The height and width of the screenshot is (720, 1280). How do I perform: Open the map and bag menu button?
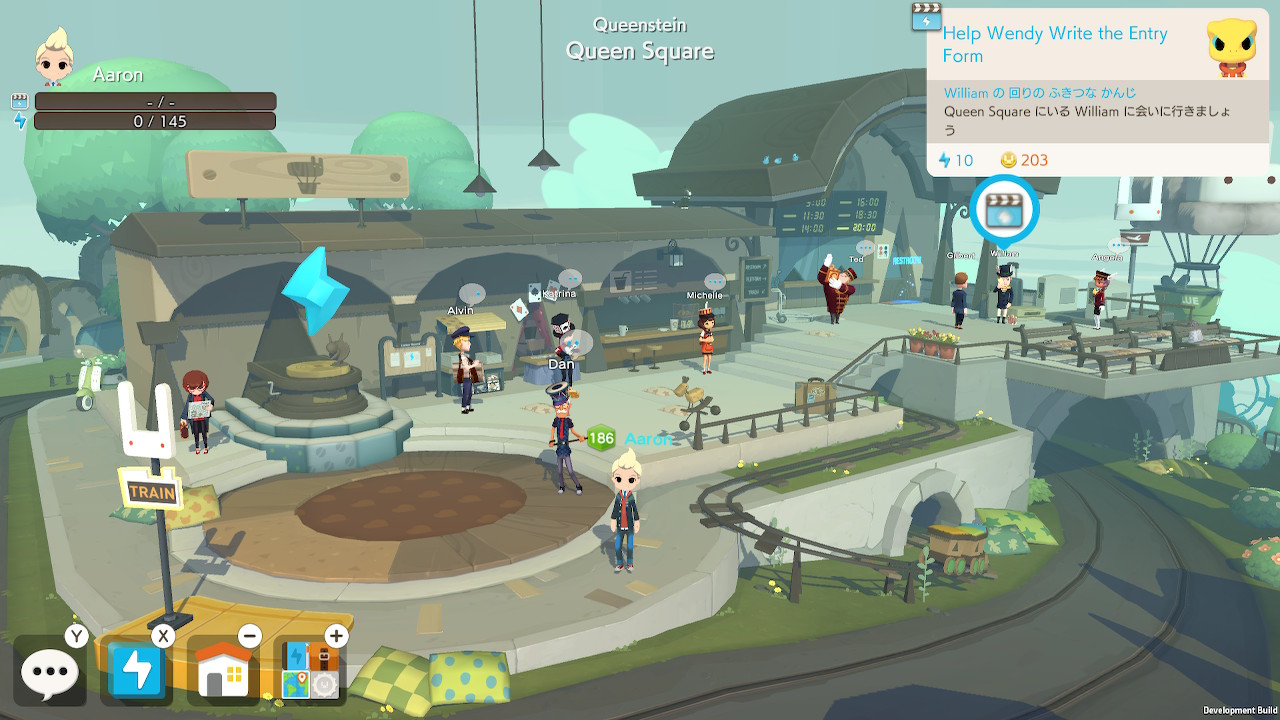(x=310, y=671)
